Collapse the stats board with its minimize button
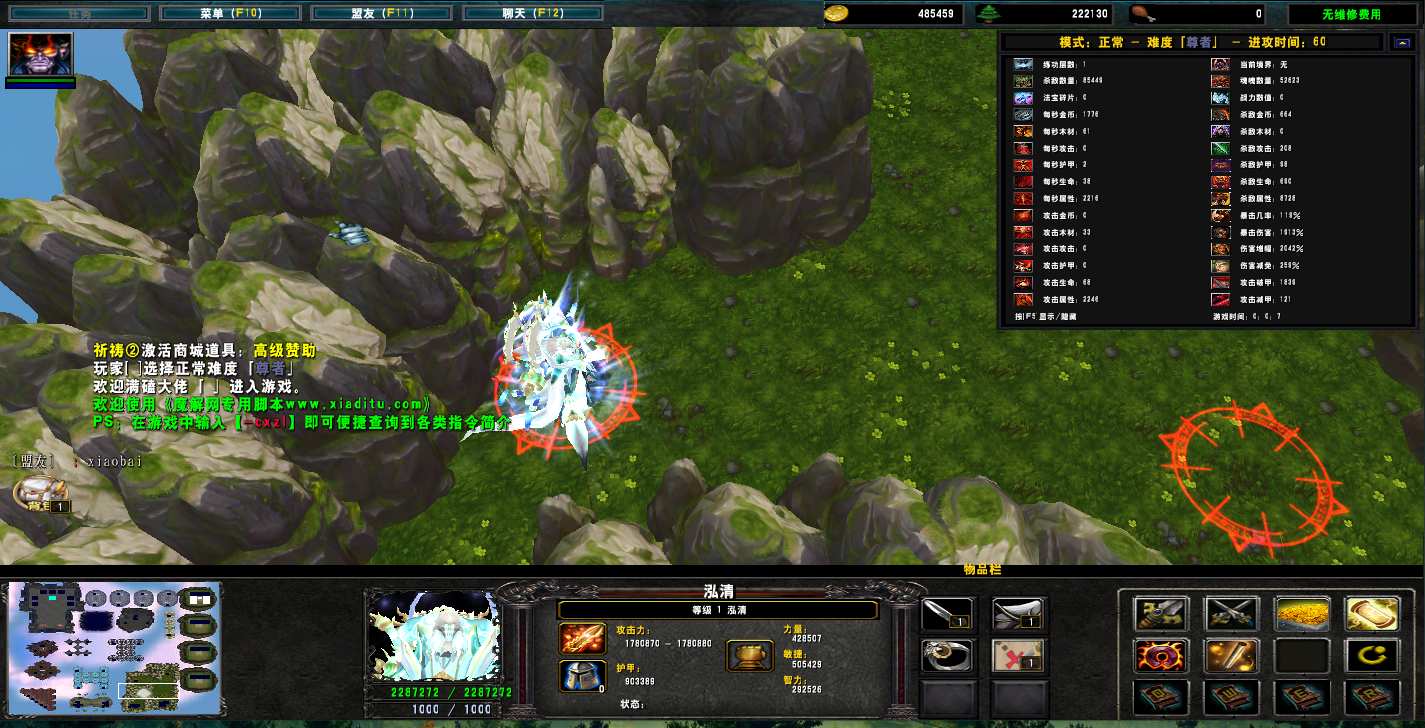1425x728 pixels. point(1400,42)
